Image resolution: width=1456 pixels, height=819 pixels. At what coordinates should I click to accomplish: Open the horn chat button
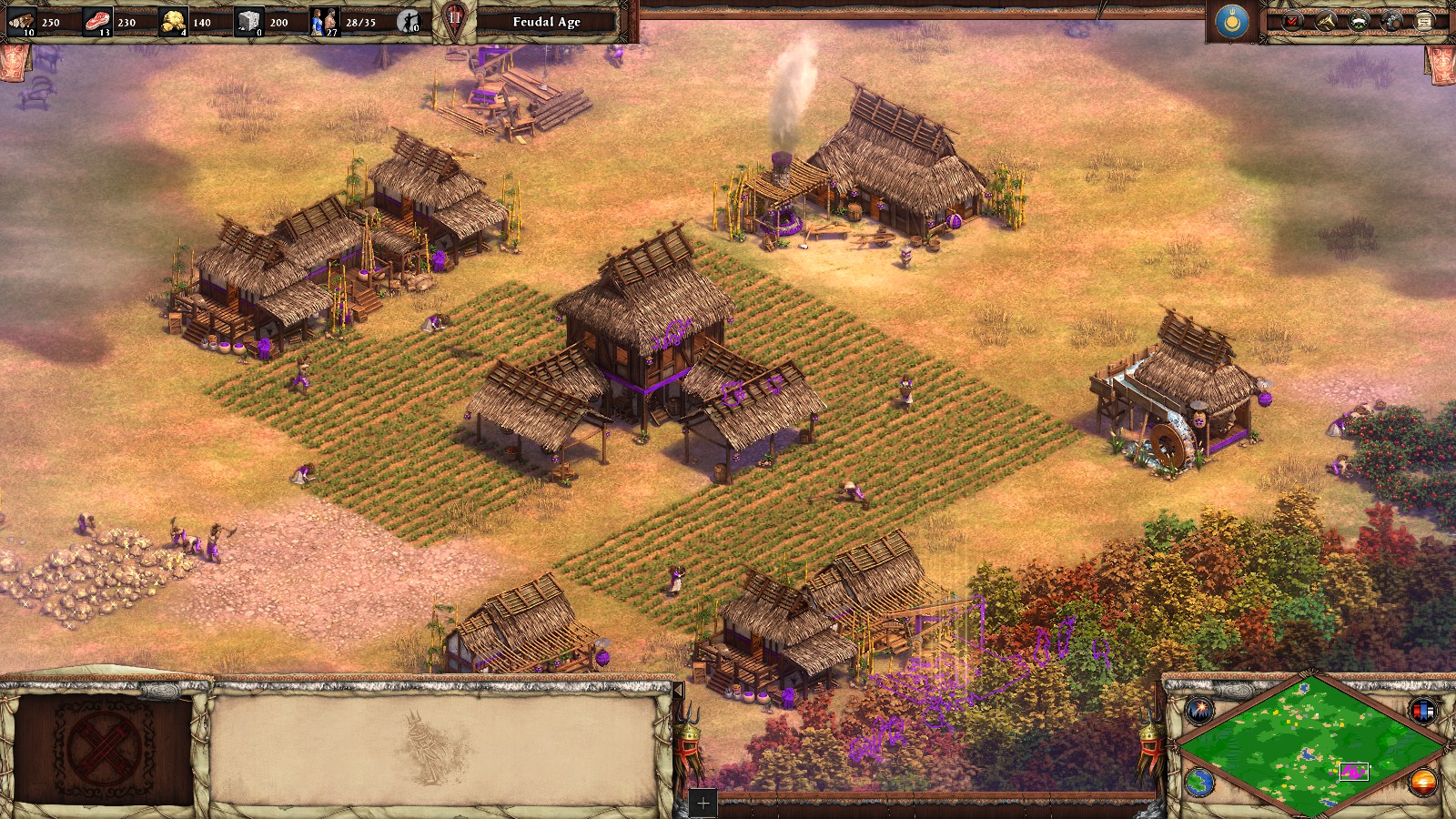(x=1326, y=21)
